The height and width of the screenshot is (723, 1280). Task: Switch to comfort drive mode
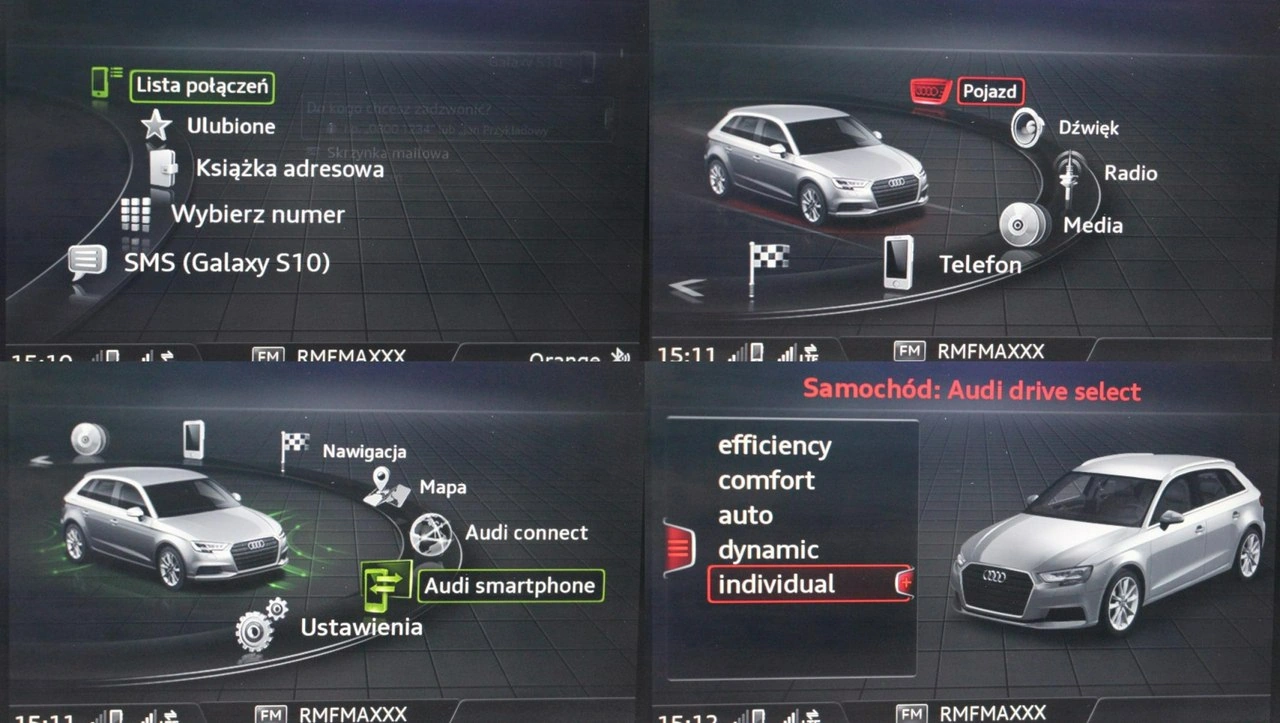(x=768, y=481)
